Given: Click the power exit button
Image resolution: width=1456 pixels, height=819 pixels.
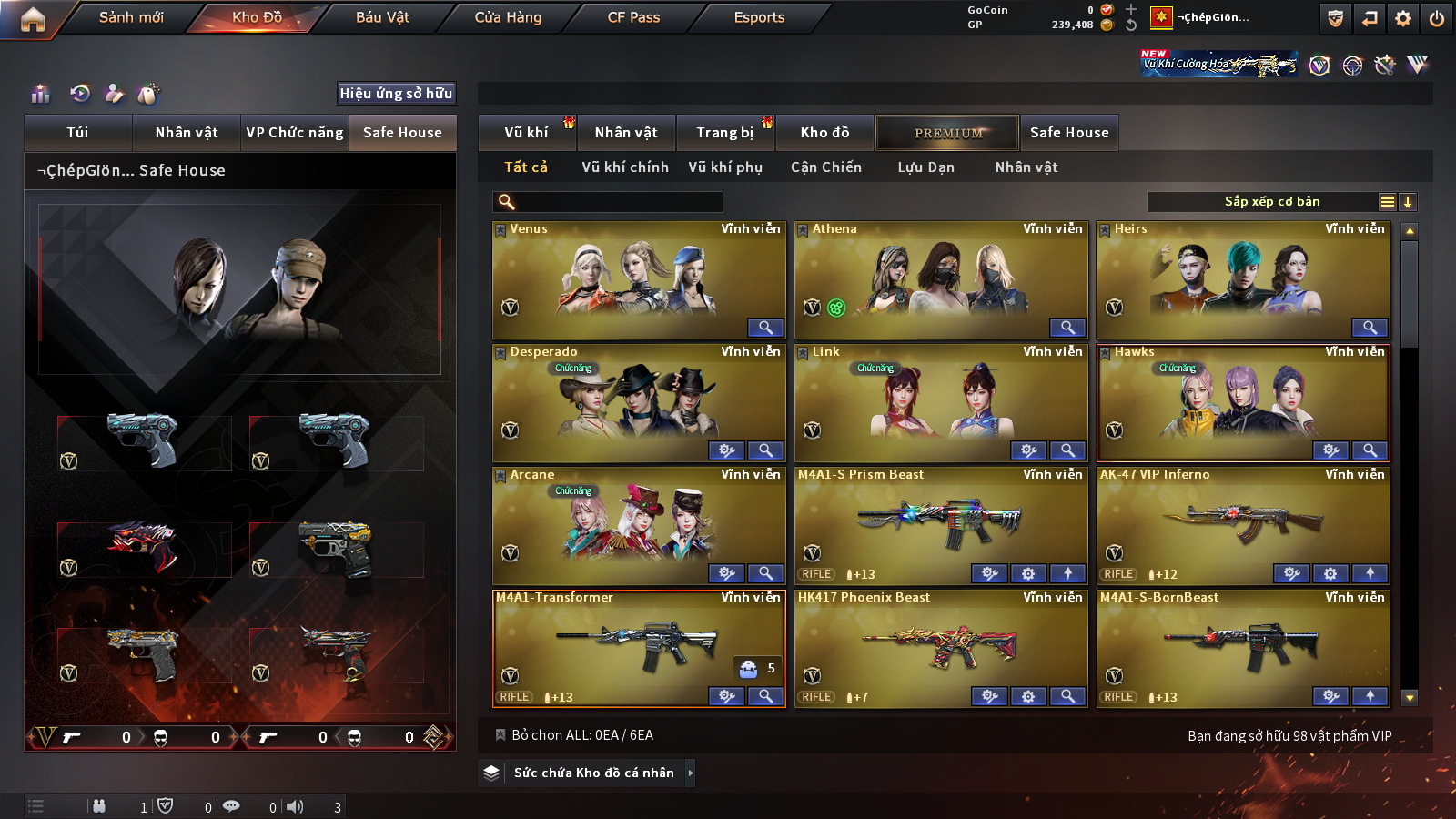Looking at the screenshot, I should pos(1437,18).
